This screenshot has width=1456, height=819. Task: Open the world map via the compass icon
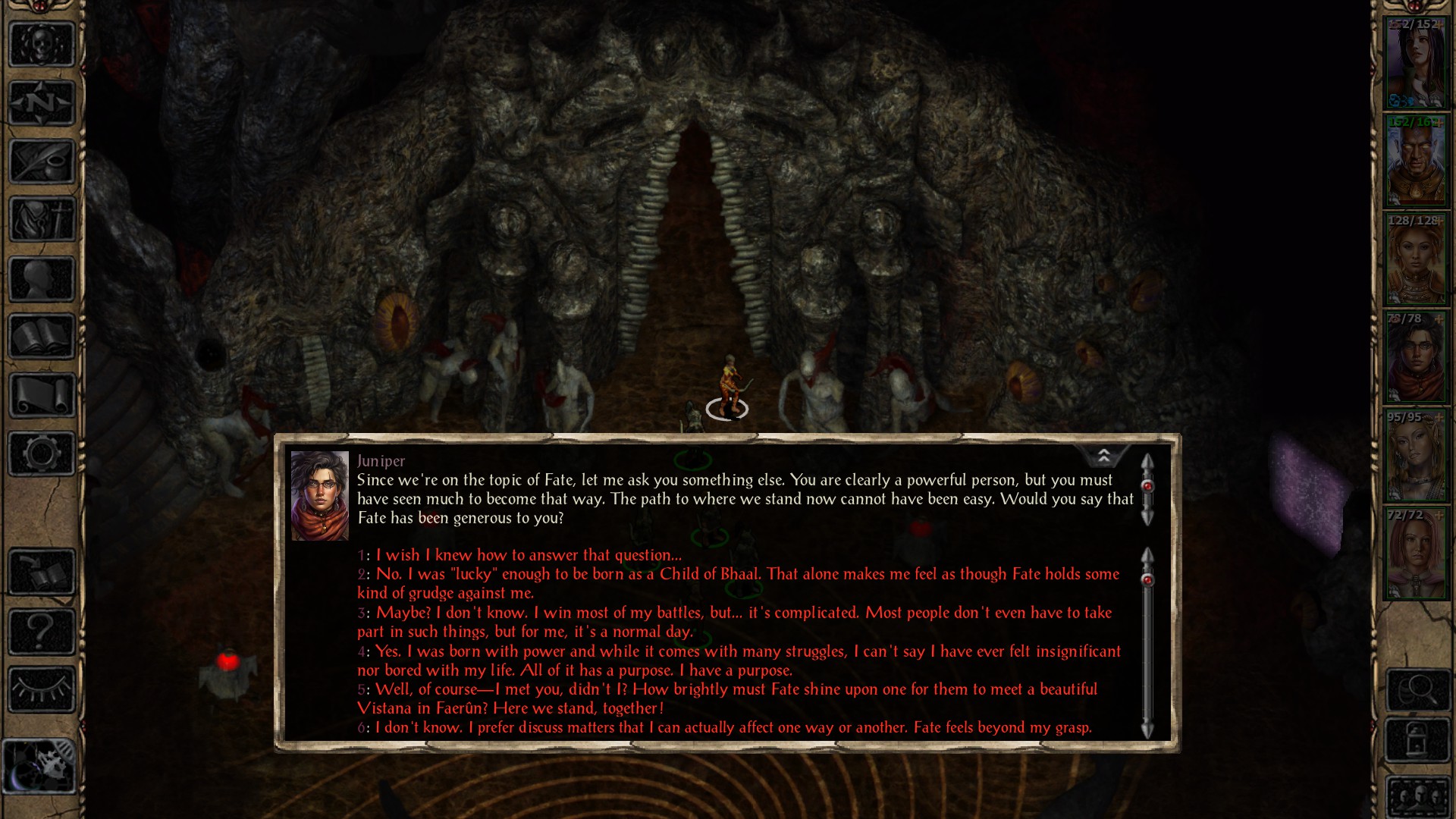(42, 102)
